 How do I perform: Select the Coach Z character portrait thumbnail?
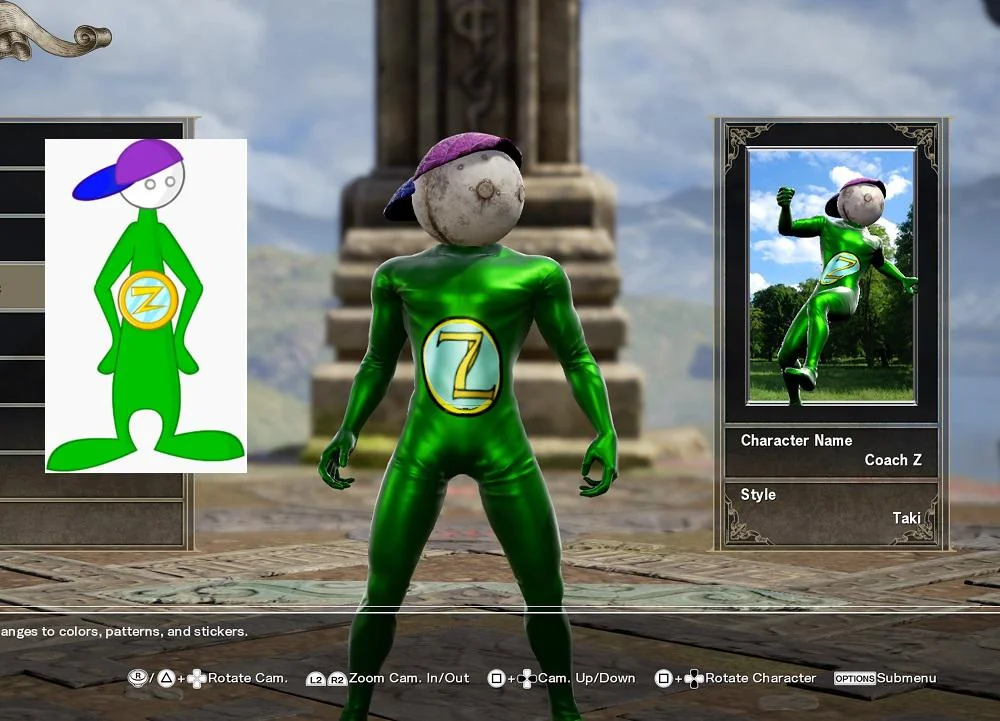831,275
